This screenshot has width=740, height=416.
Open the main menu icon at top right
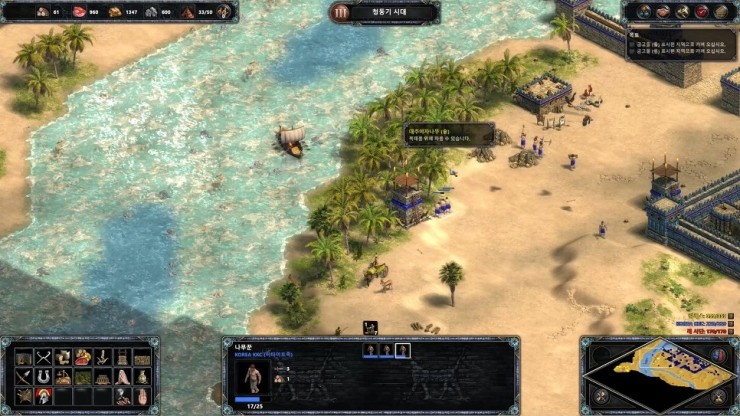point(720,11)
